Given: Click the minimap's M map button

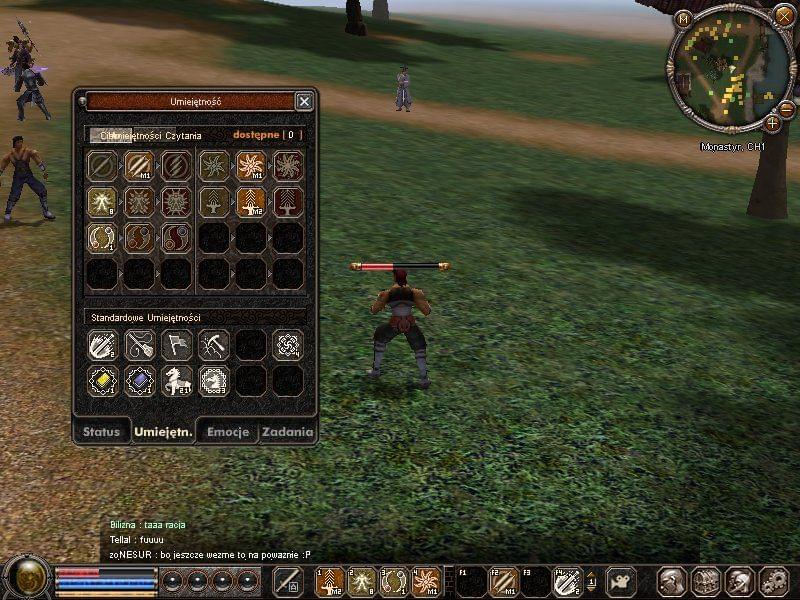Looking at the screenshot, I should point(684,18).
